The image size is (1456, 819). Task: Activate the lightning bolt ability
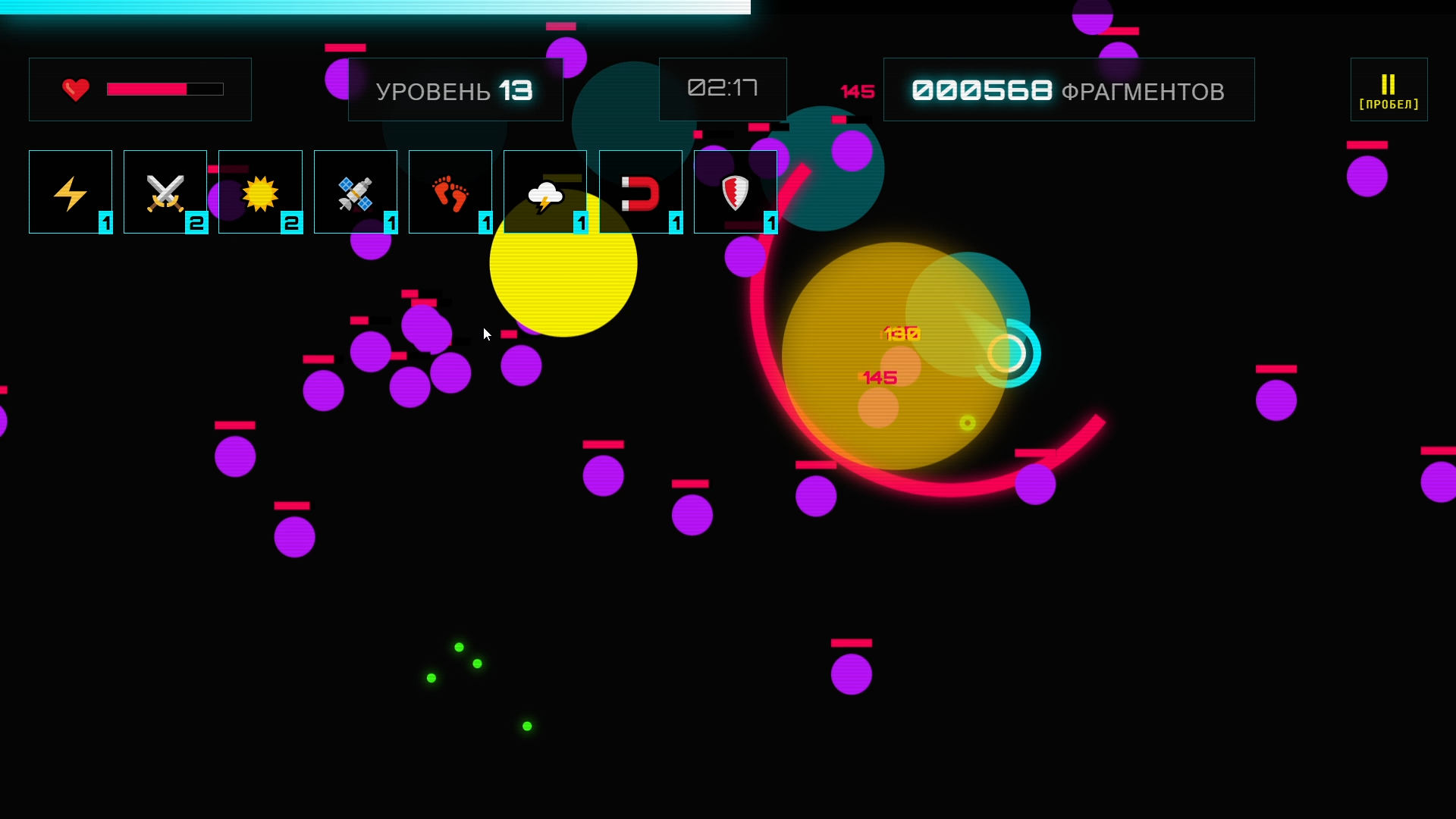[70, 192]
